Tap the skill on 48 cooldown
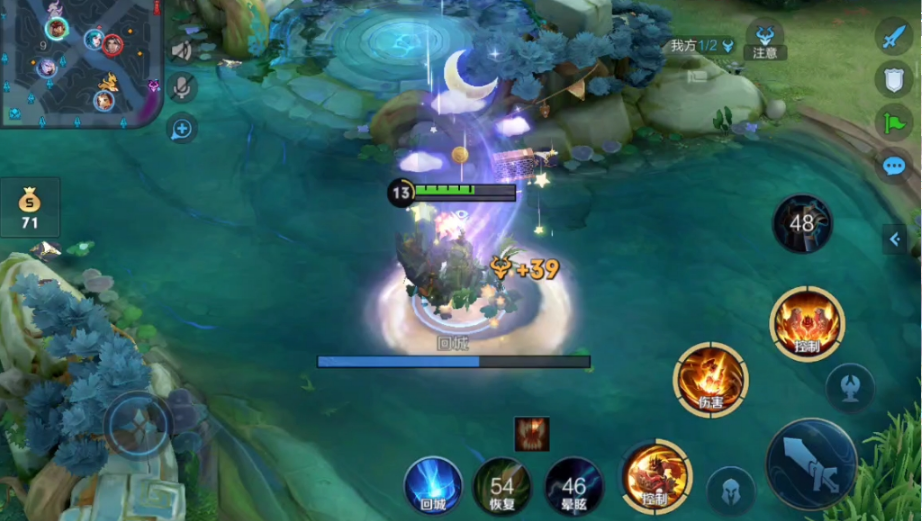922x521 pixels. point(802,224)
